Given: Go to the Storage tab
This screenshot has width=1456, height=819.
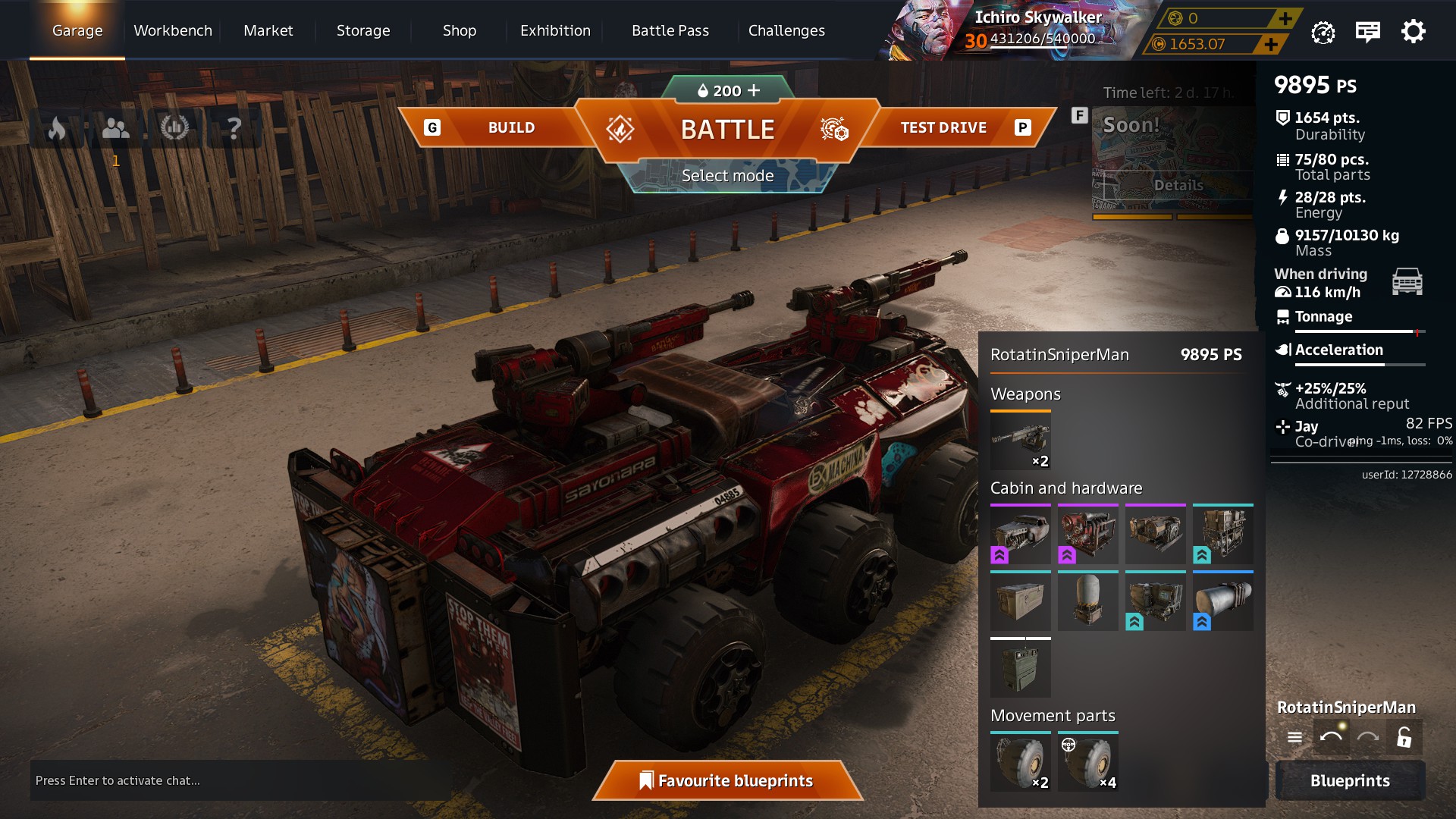Looking at the screenshot, I should click(363, 31).
